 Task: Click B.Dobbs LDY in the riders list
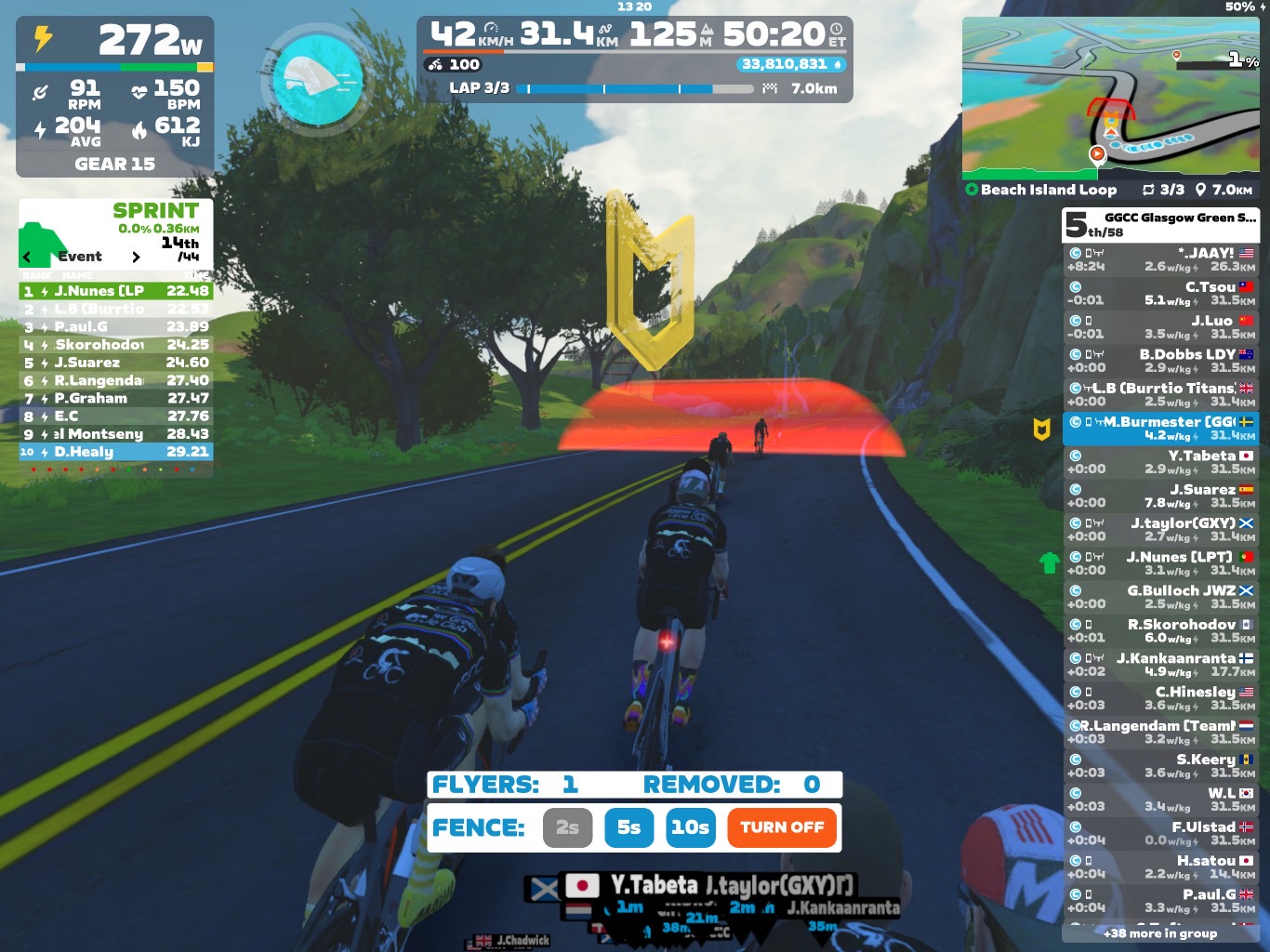[x=1160, y=361]
